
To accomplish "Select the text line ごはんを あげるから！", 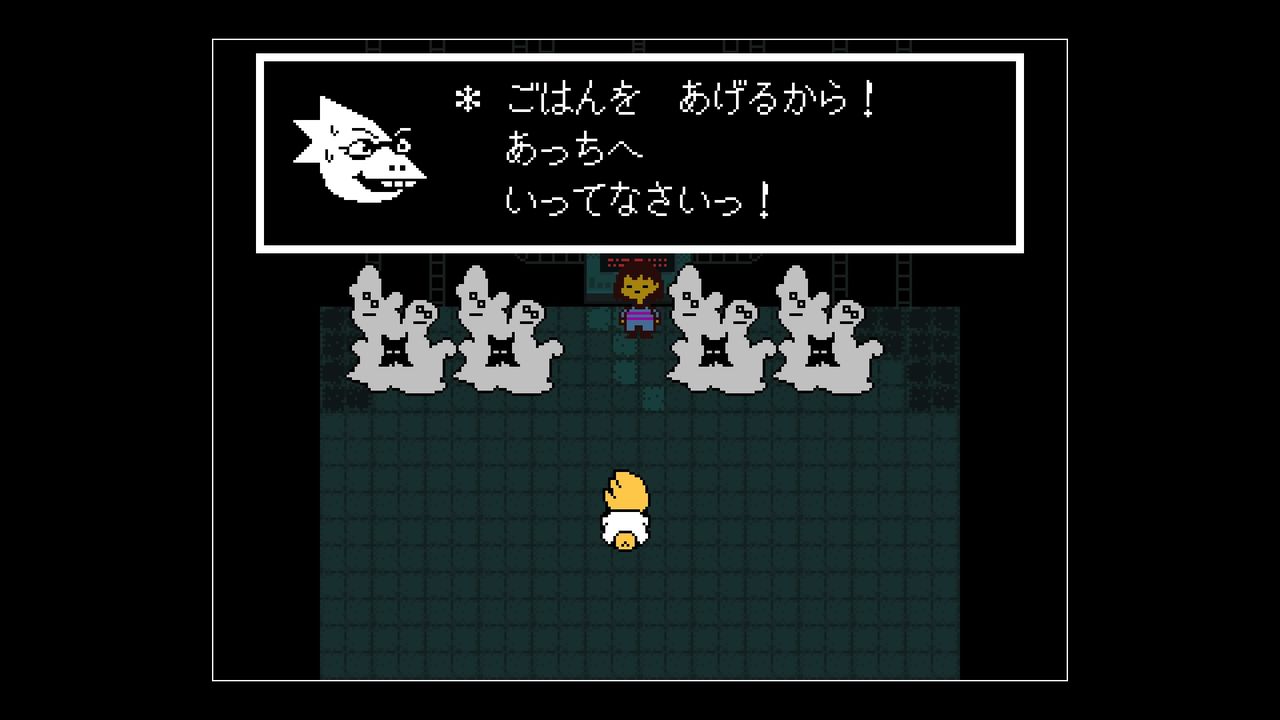I will coord(688,100).
